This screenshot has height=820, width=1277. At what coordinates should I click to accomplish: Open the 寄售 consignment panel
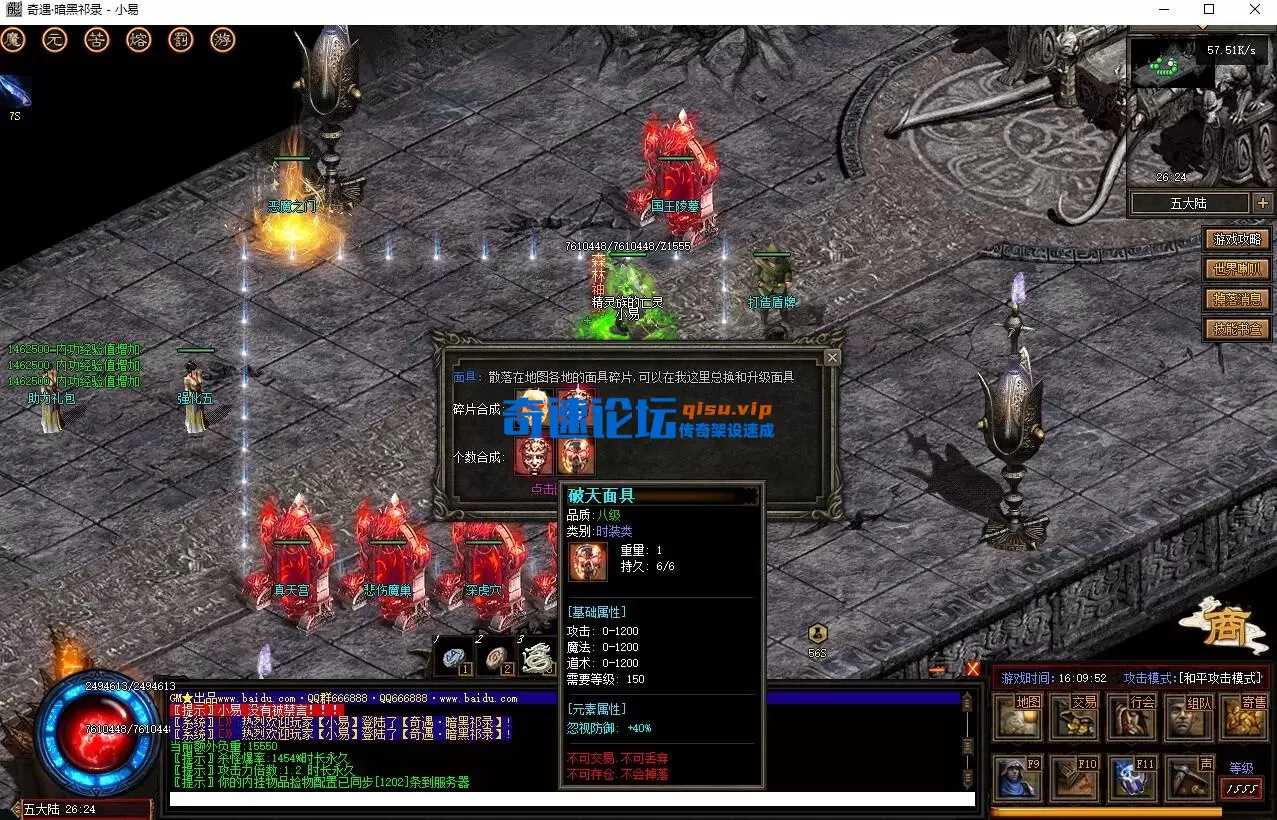1245,717
